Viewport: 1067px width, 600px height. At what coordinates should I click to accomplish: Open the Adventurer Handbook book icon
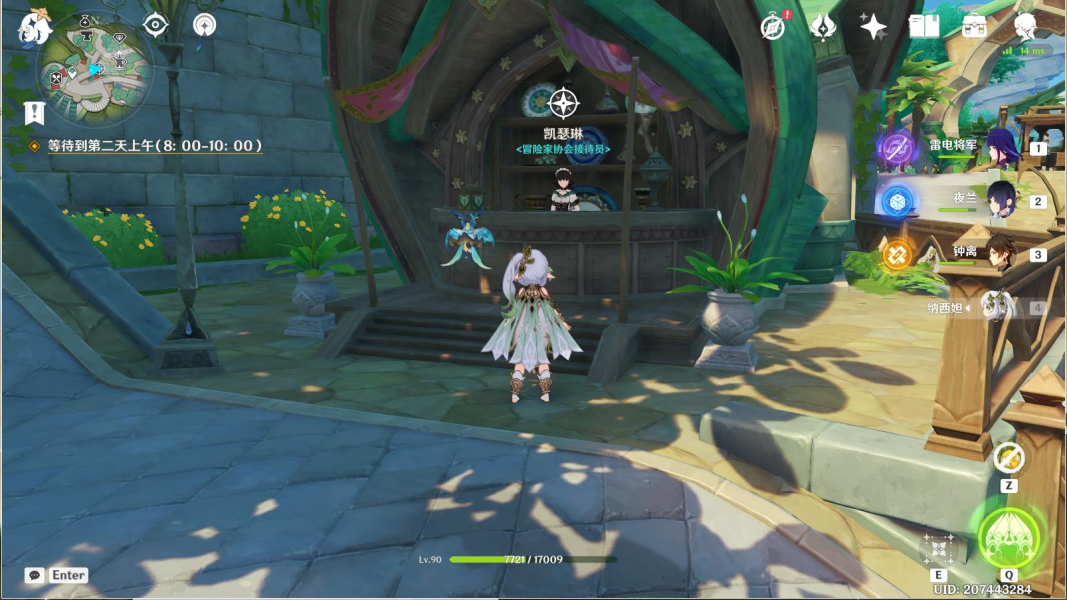tap(923, 27)
